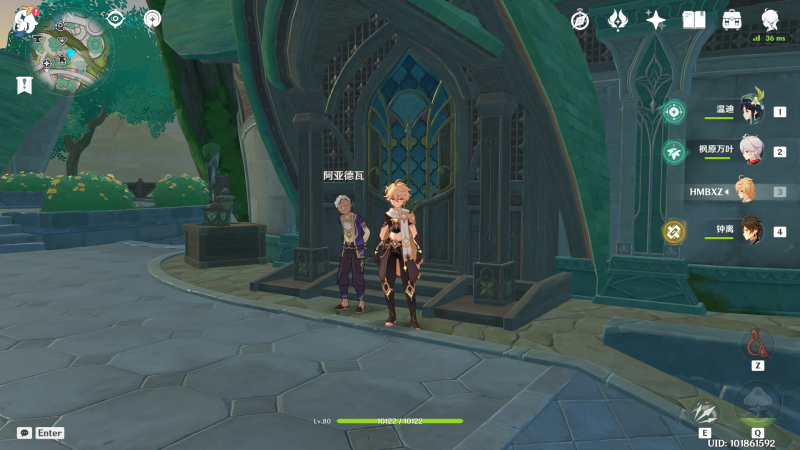
Task: Switch to party member 温迪
Action: (750, 112)
